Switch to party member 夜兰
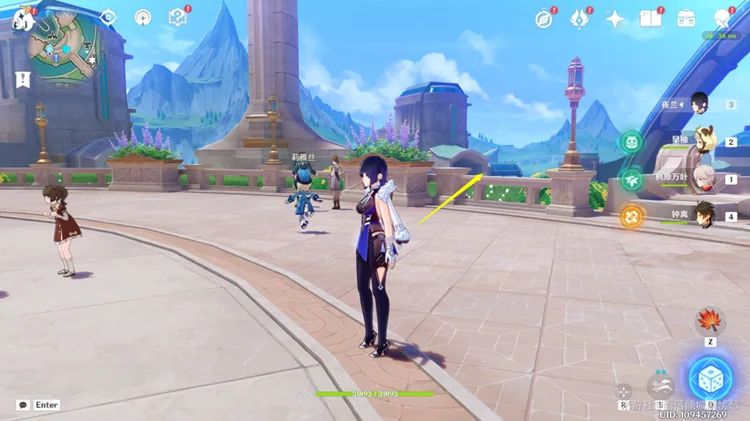This screenshot has height=421, width=750. pyautogui.click(x=700, y=104)
